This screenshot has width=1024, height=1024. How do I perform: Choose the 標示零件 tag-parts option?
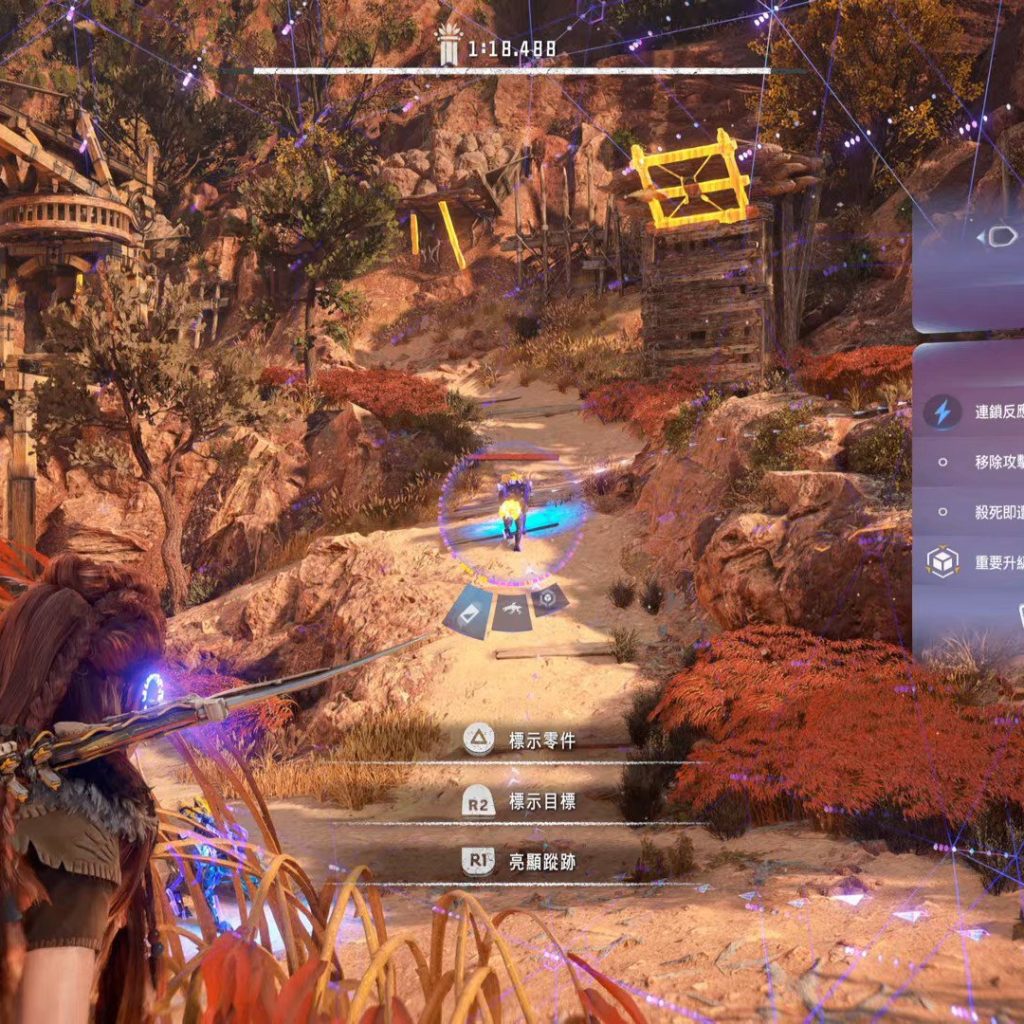pos(520,740)
